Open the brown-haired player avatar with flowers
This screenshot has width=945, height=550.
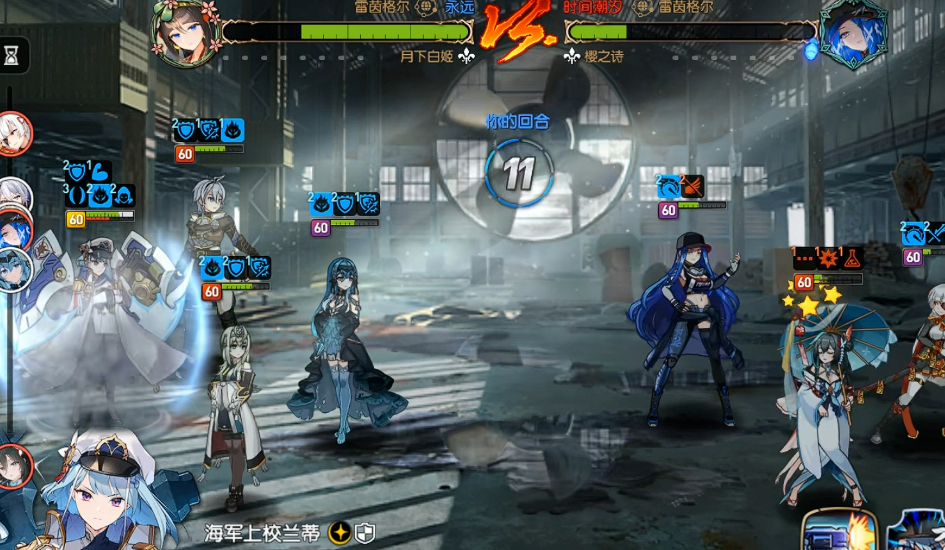186,30
